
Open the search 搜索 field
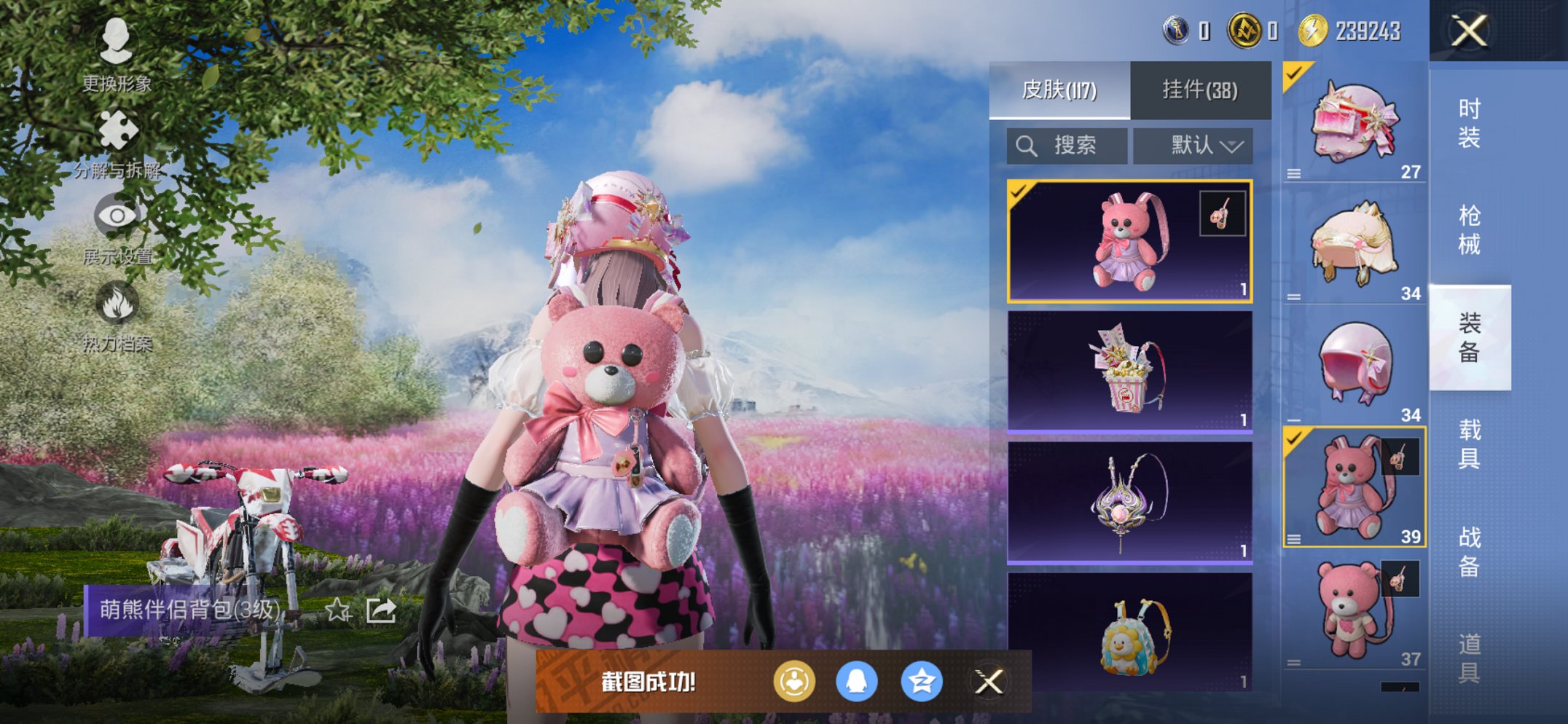click(1066, 144)
